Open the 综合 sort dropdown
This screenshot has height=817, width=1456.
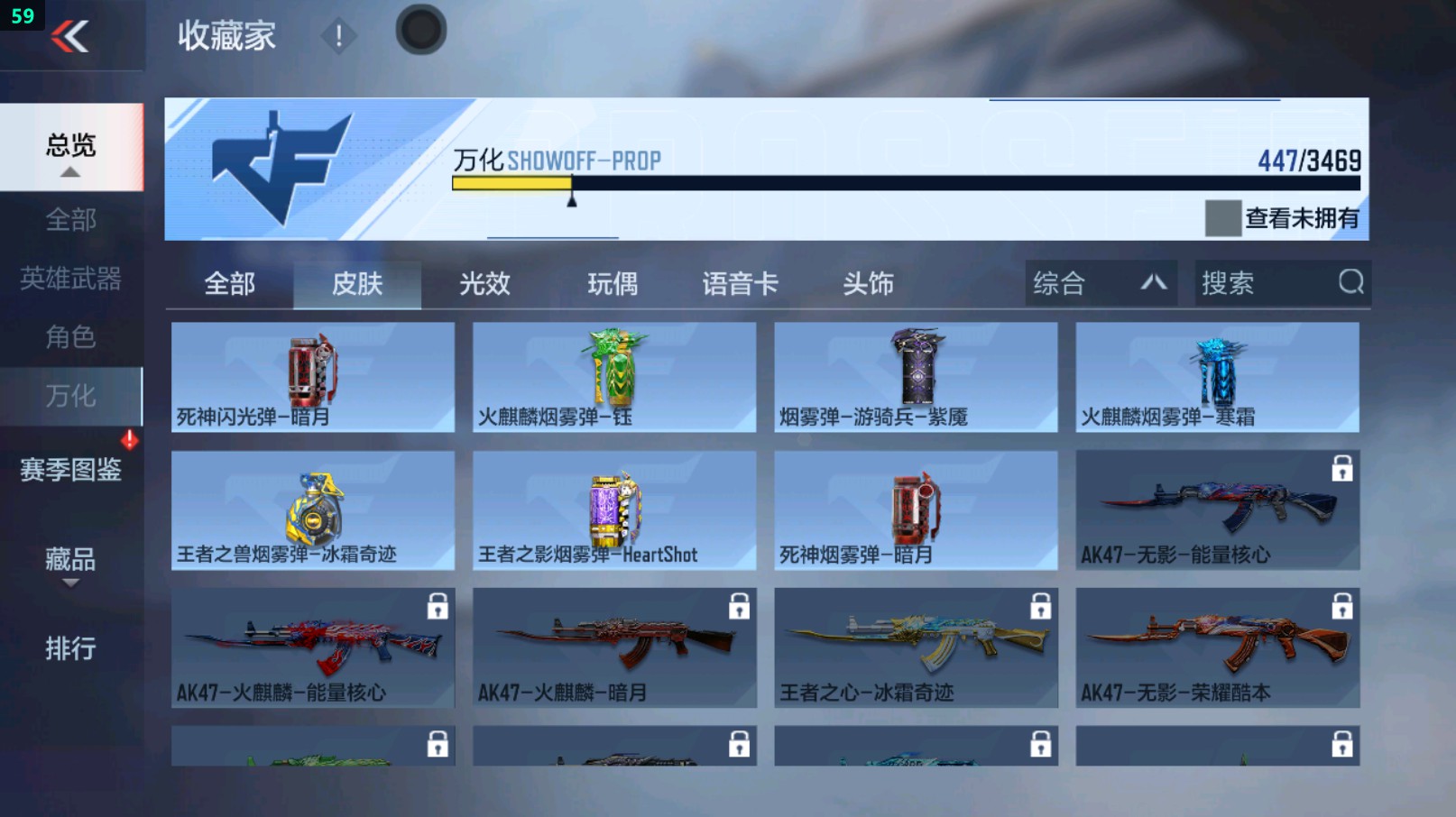tap(1099, 282)
